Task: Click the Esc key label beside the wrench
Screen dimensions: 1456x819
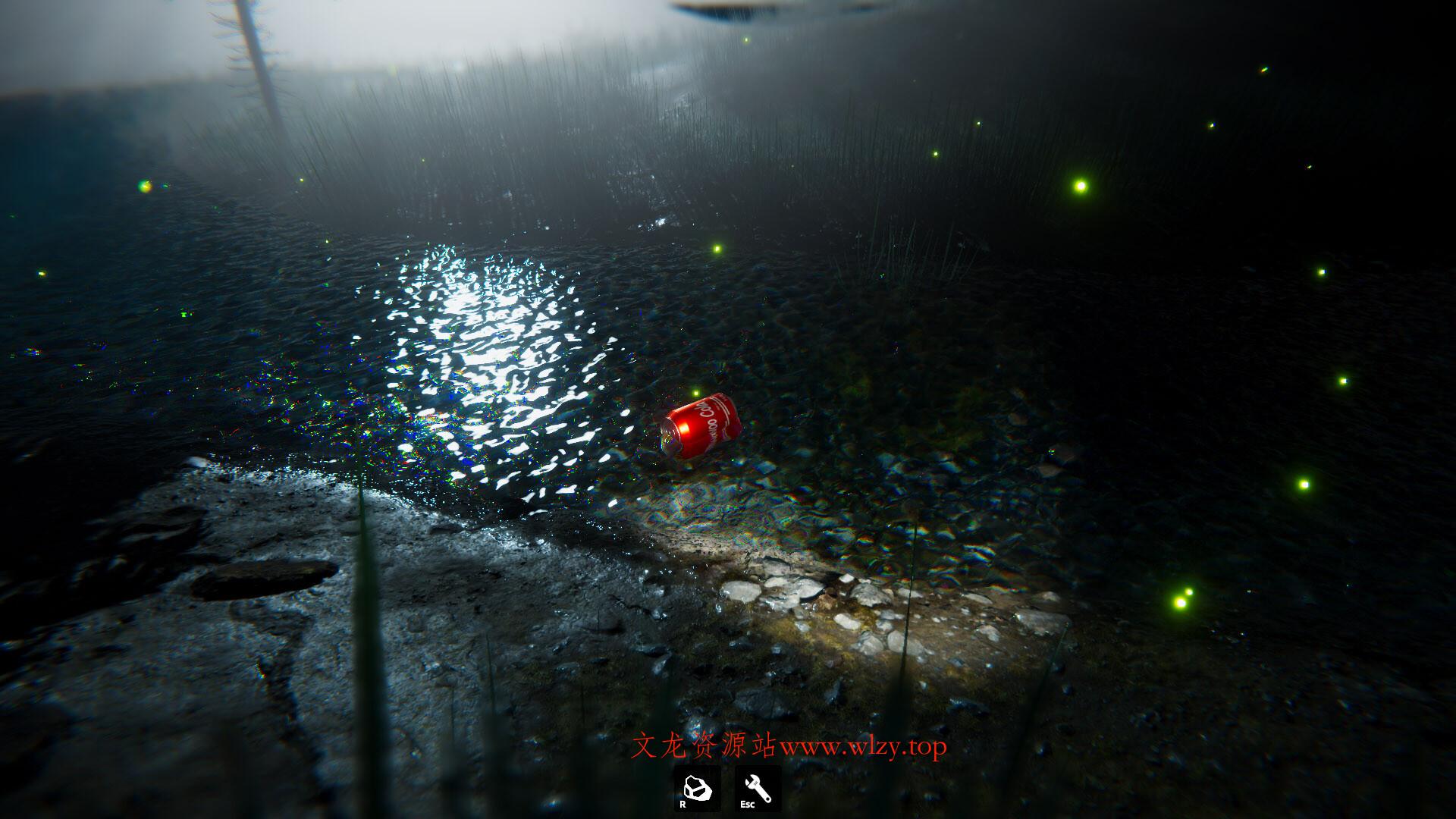Action: 748,804
